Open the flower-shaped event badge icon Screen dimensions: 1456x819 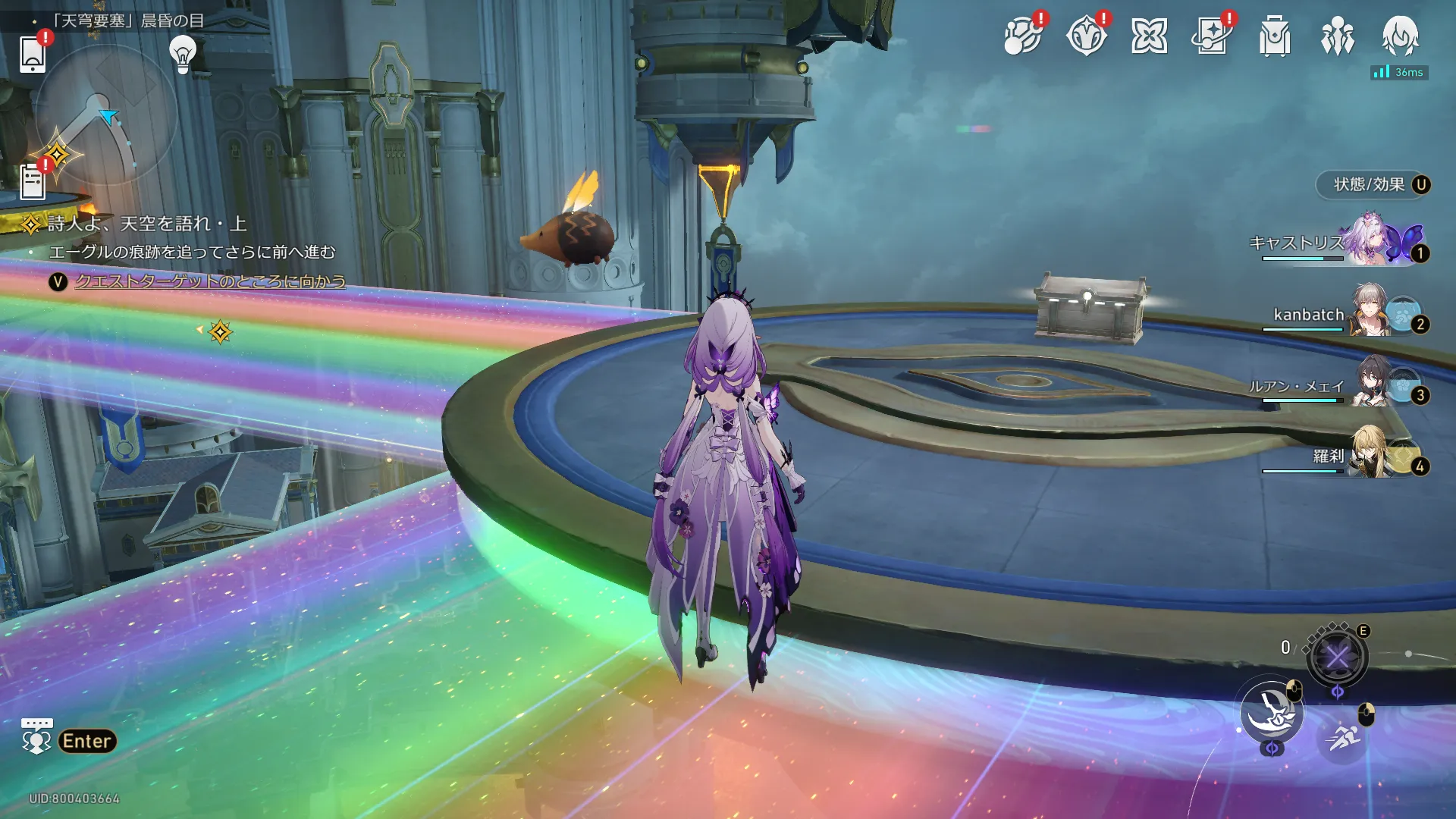click(x=1086, y=36)
